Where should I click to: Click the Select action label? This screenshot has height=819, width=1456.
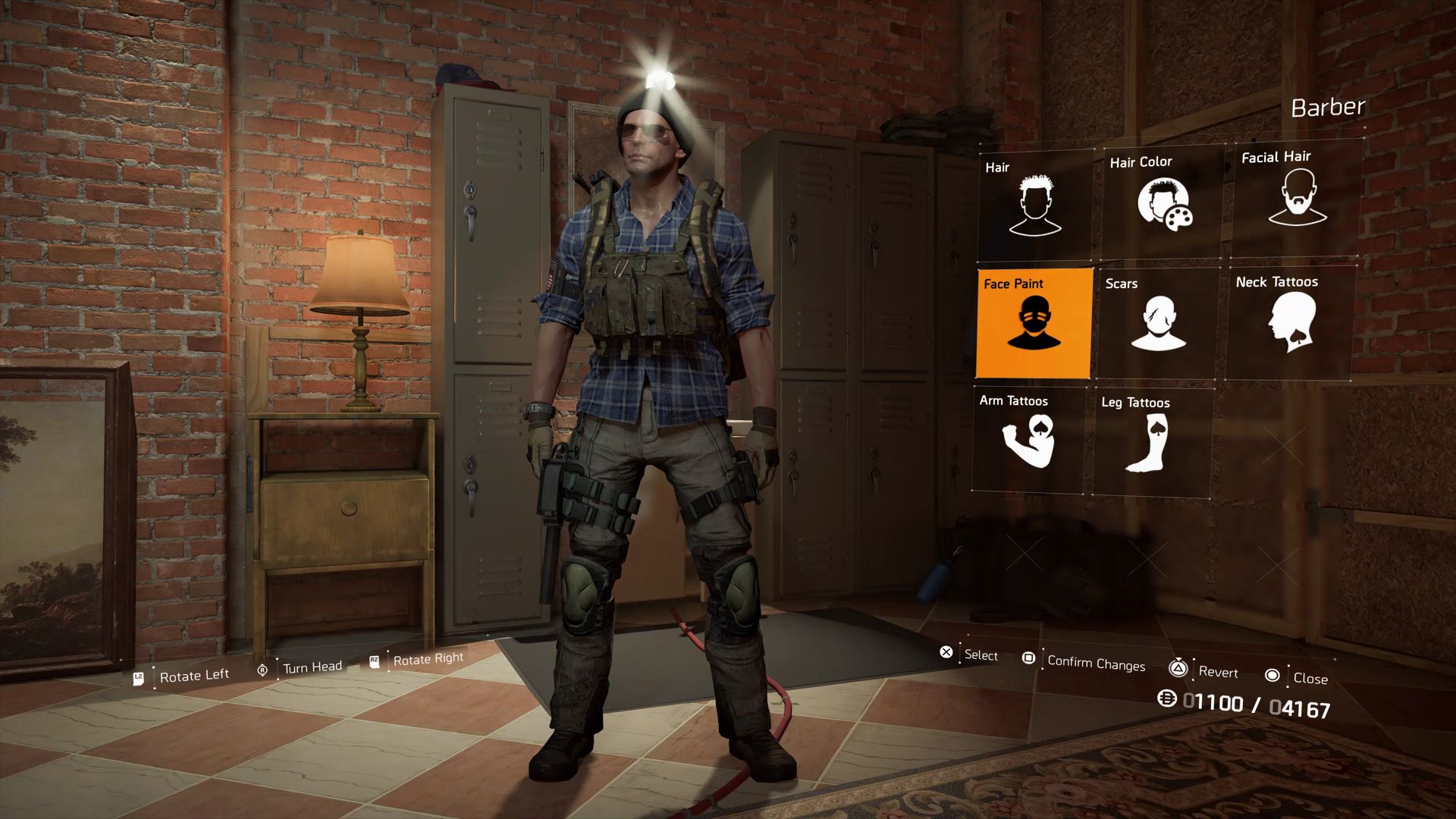(x=981, y=655)
